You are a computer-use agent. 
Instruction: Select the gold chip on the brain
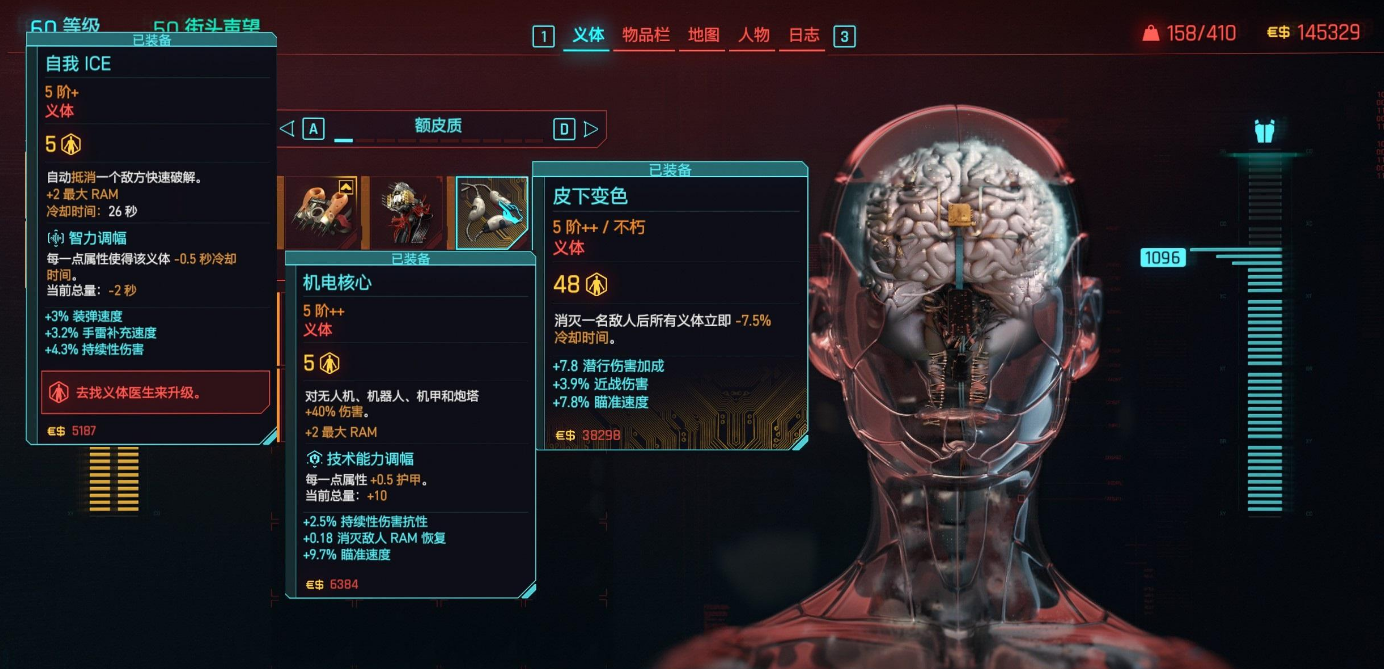click(x=957, y=213)
